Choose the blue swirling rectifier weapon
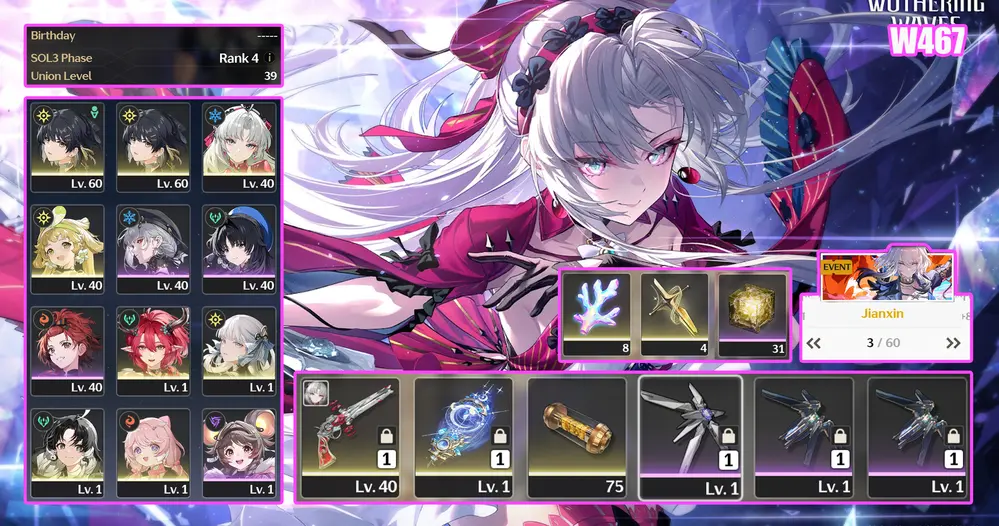 (463, 436)
